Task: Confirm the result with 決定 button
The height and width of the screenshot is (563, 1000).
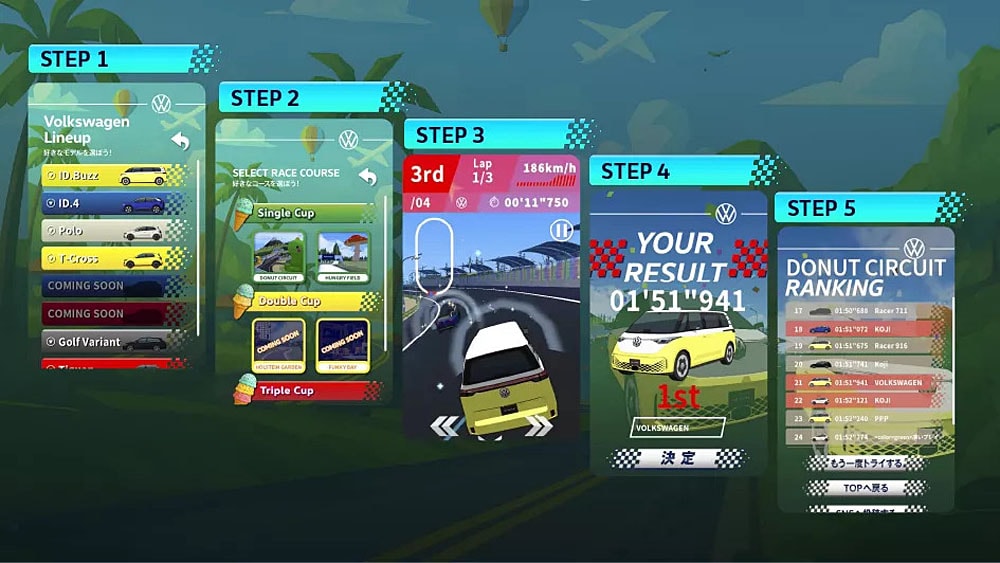Action: [678, 458]
